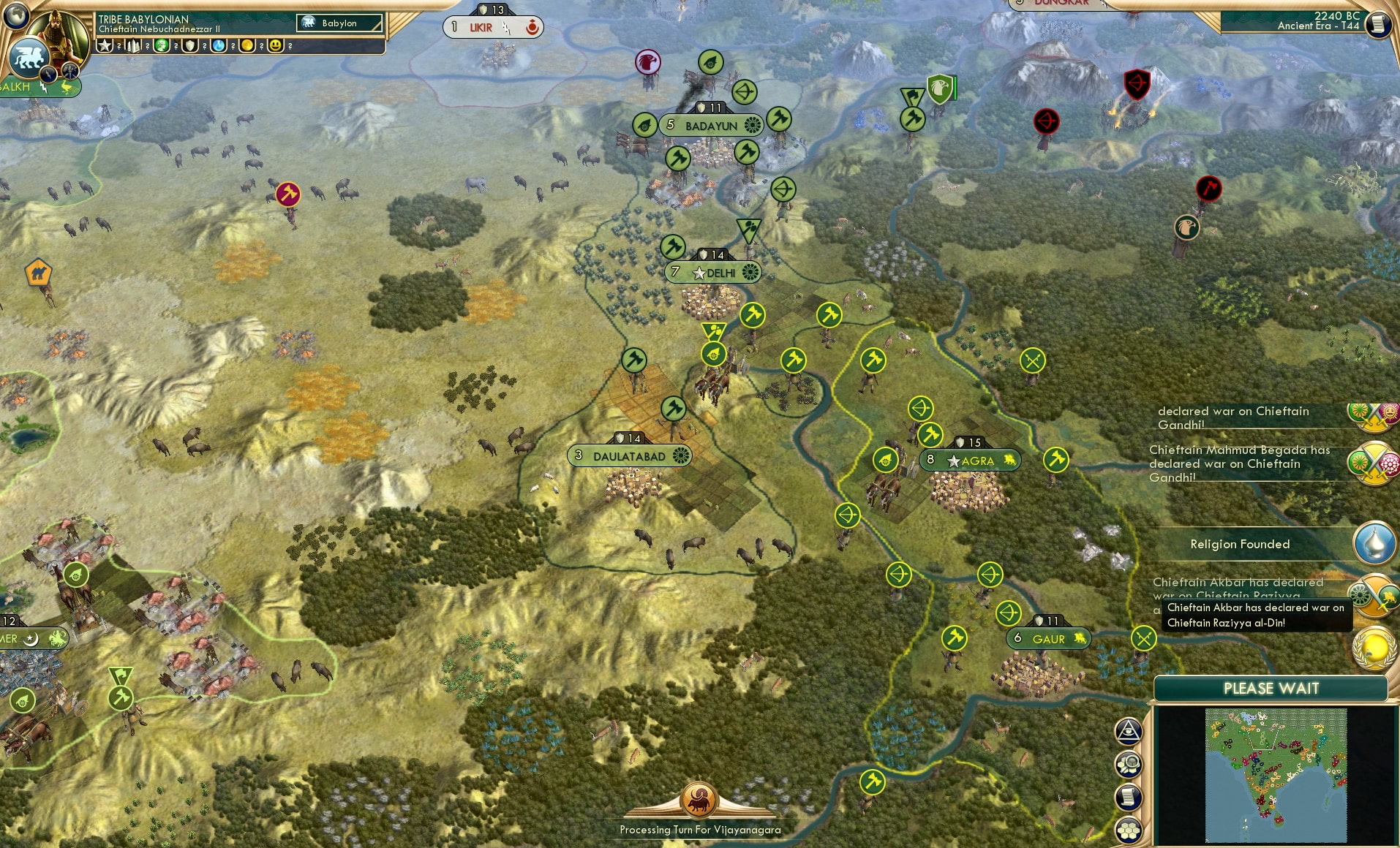The image size is (1400, 848).
Task: Open the Babylon civilization selector dropdown
Action: pos(340,23)
